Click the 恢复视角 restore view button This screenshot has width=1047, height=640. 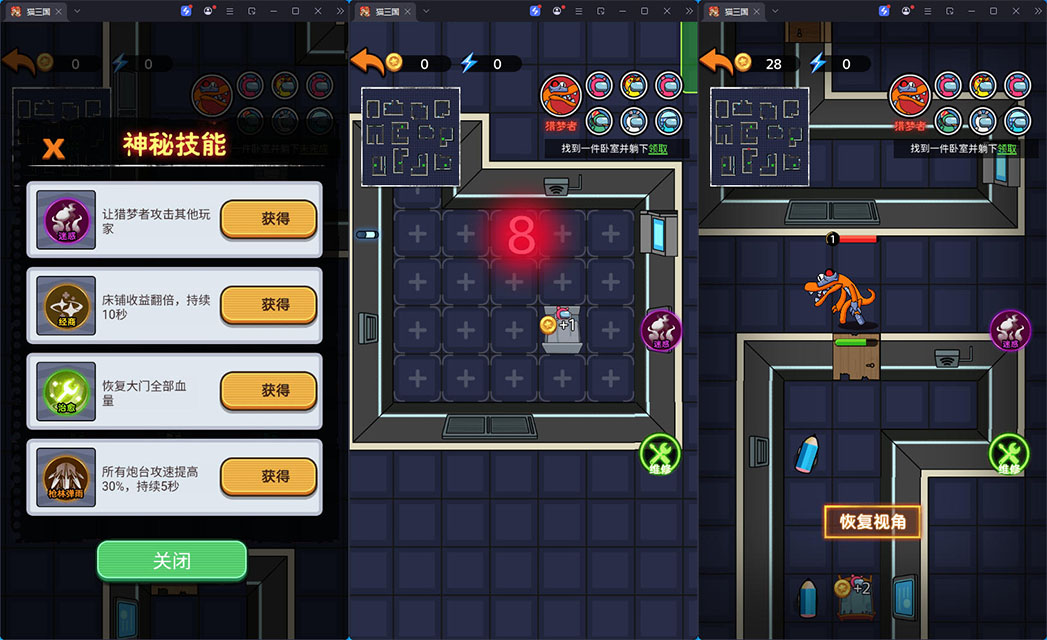click(872, 522)
